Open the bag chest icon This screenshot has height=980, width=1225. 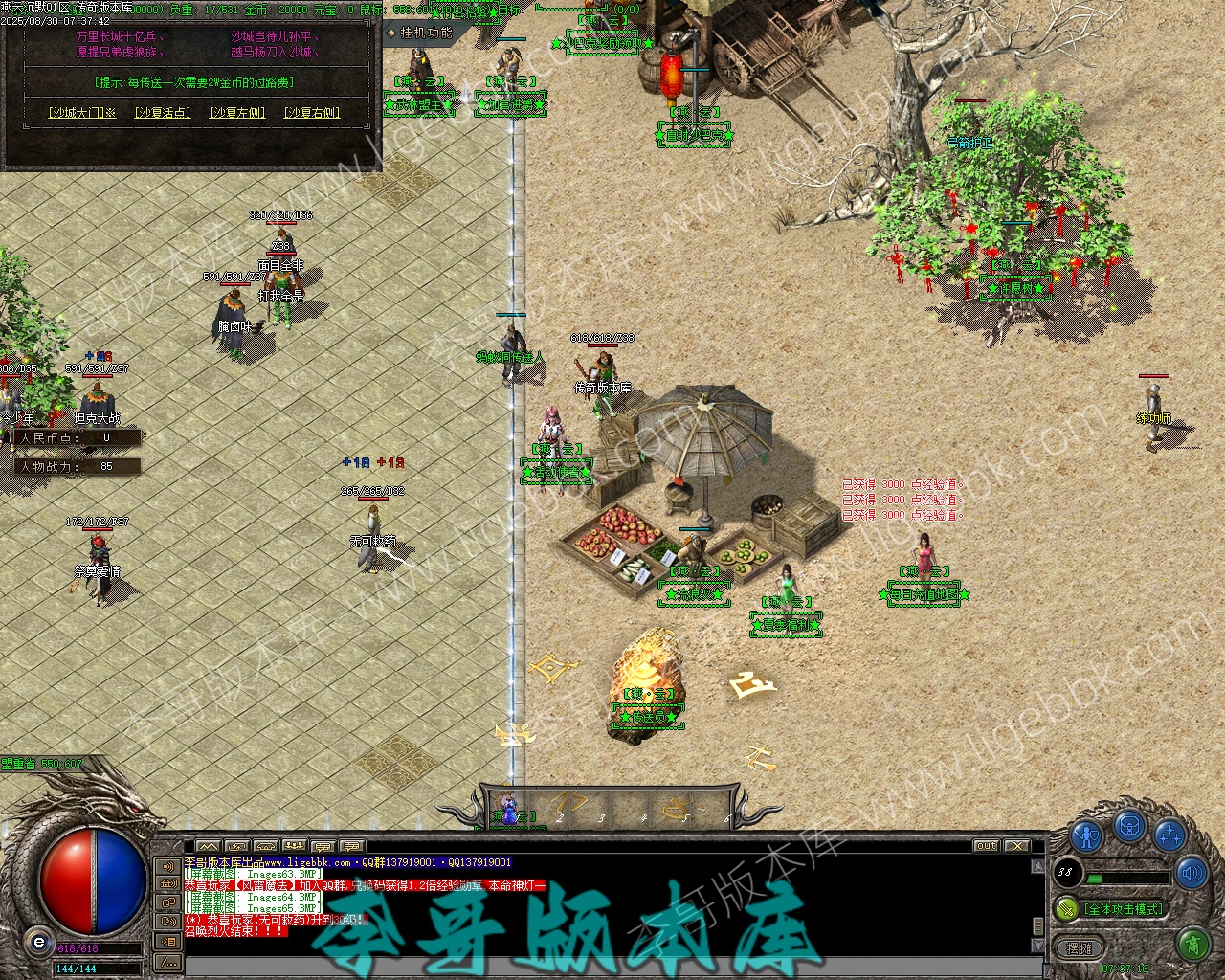pyautogui.click(x=1129, y=826)
